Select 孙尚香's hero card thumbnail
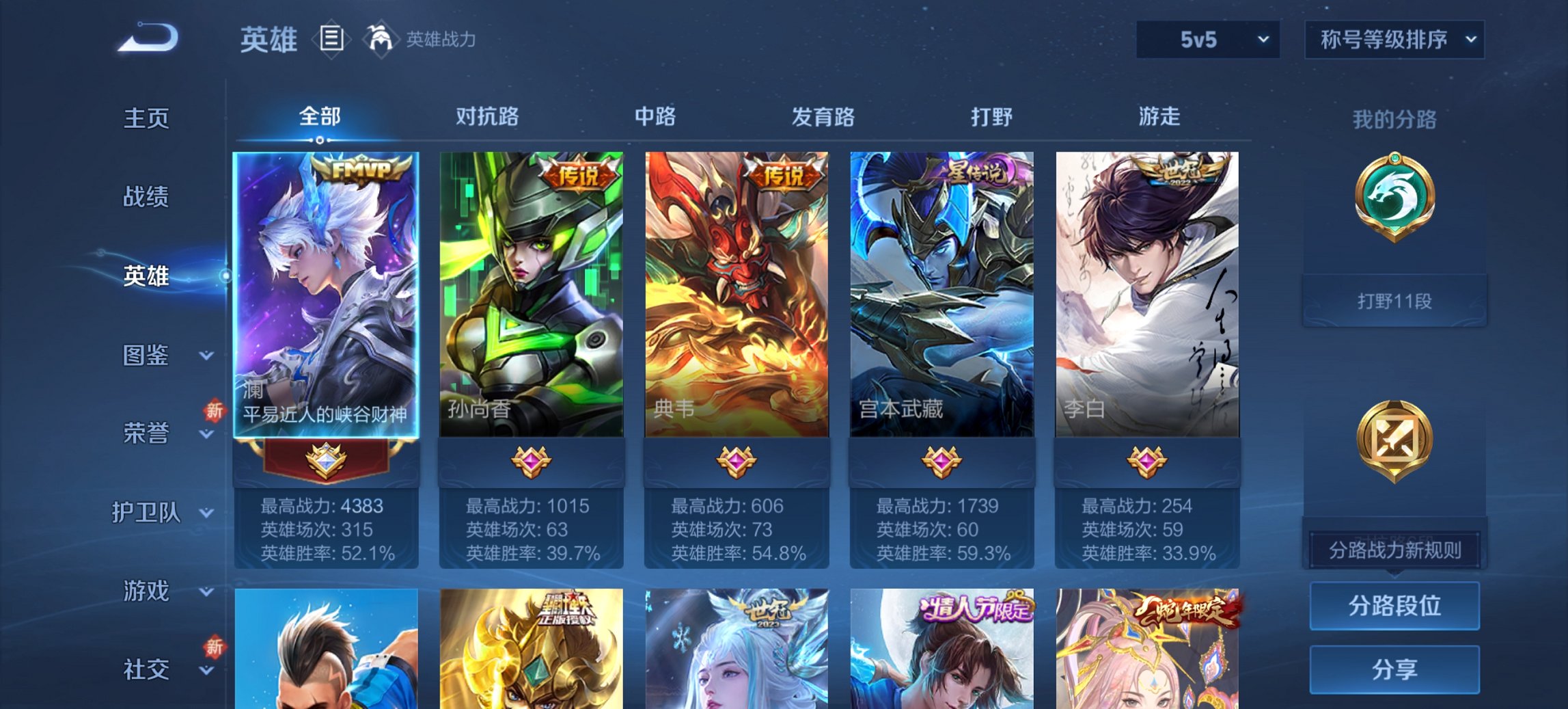Screen dimensions: 1568x709 coord(532,294)
